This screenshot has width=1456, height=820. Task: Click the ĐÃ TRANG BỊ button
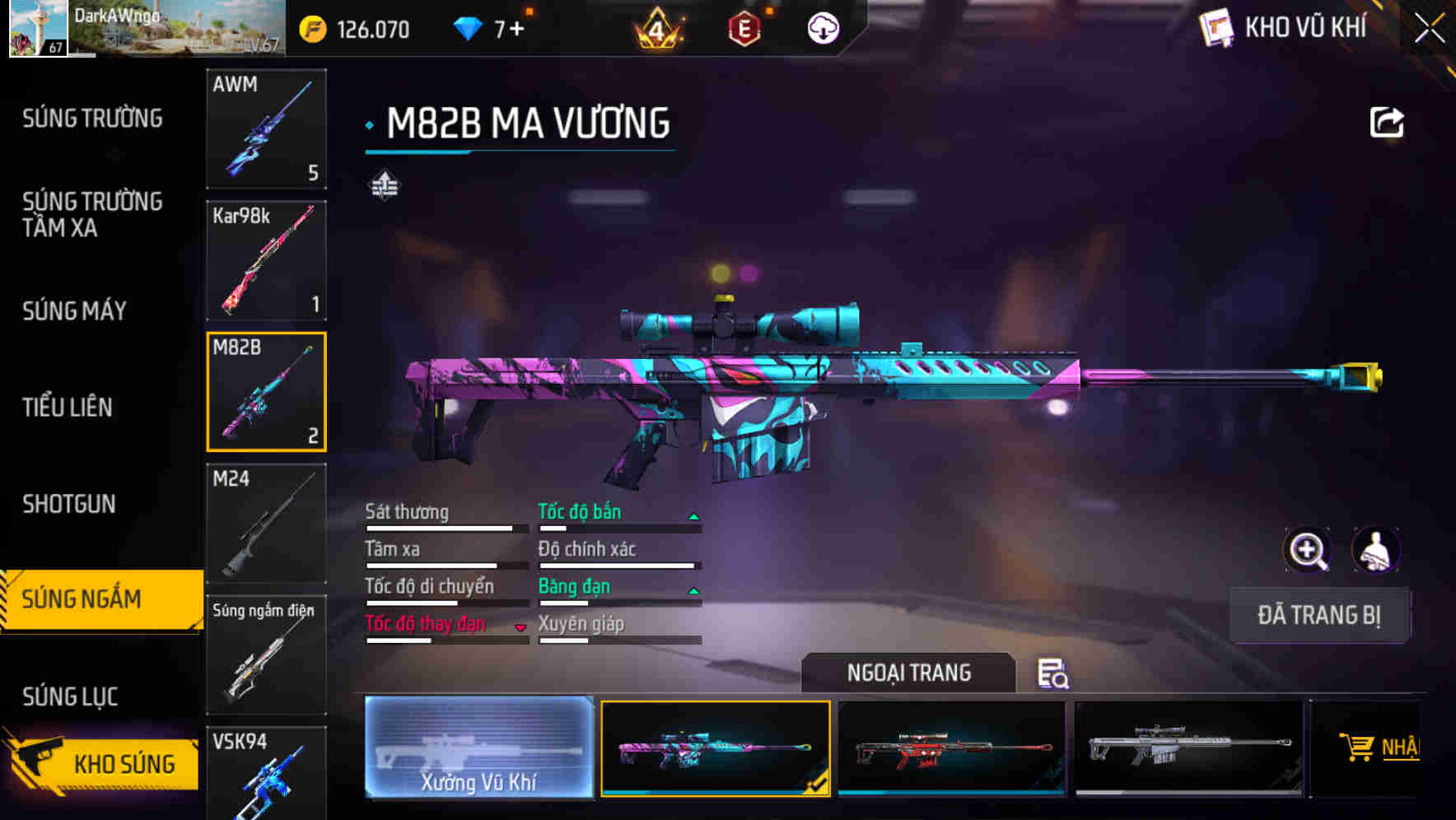pyautogui.click(x=1318, y=615)
